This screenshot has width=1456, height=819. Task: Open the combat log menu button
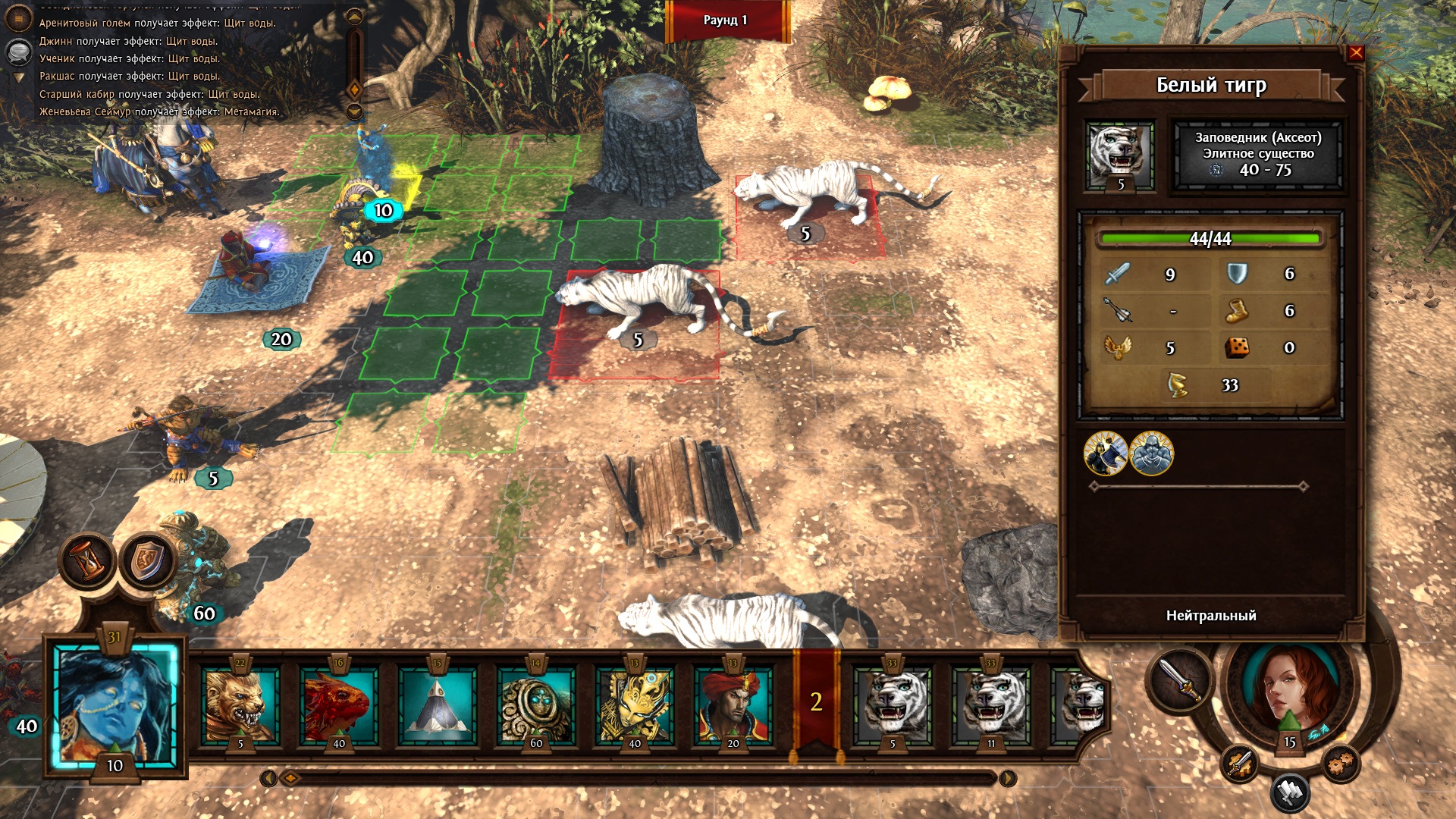coord(19,17)
